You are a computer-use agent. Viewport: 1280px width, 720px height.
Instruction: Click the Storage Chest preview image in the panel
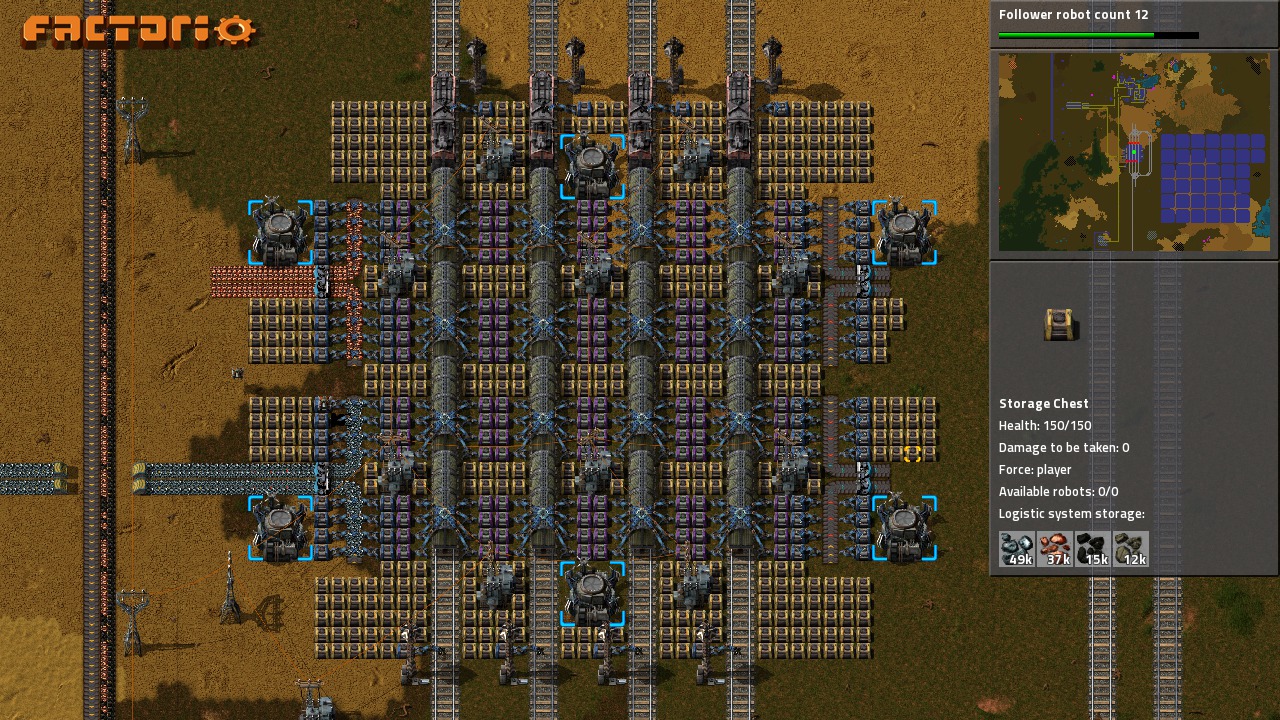(x=1061, y=324)
